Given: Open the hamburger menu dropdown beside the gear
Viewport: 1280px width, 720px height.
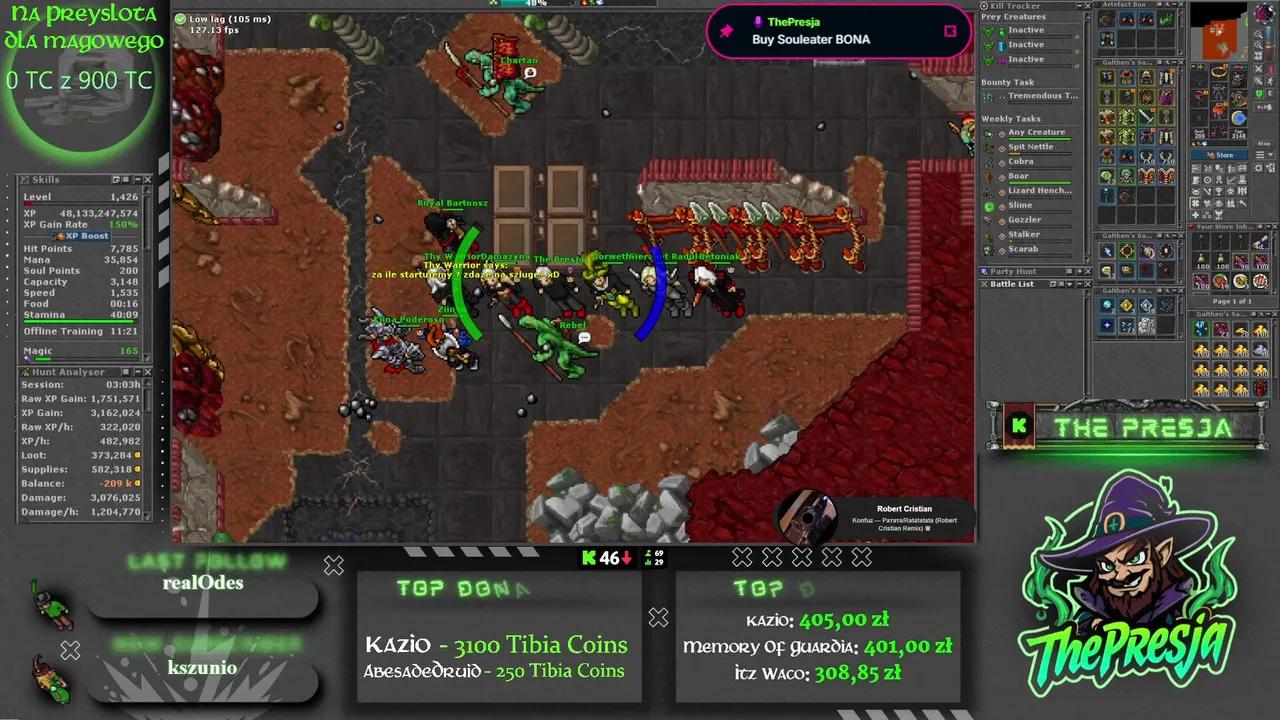Looking at the screenshot, I should pos(1260,154).
